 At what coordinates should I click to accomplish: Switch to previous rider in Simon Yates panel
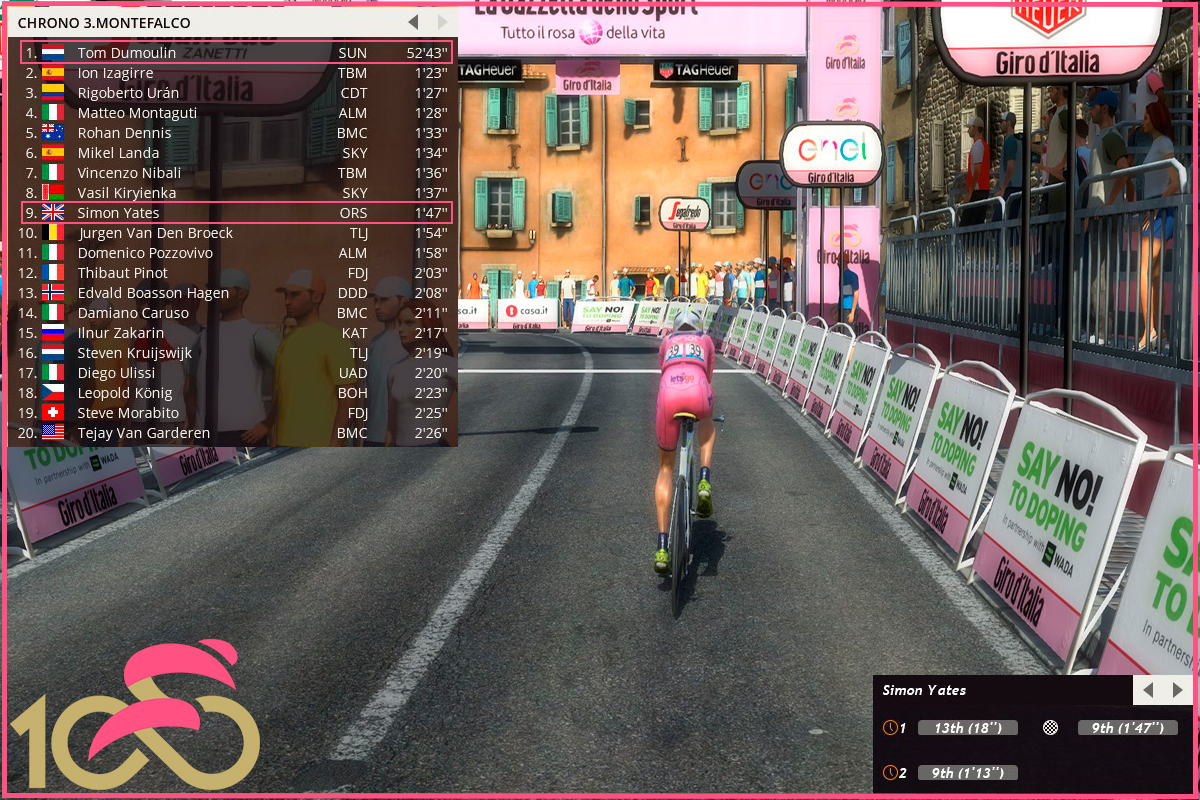[1148, 690]
